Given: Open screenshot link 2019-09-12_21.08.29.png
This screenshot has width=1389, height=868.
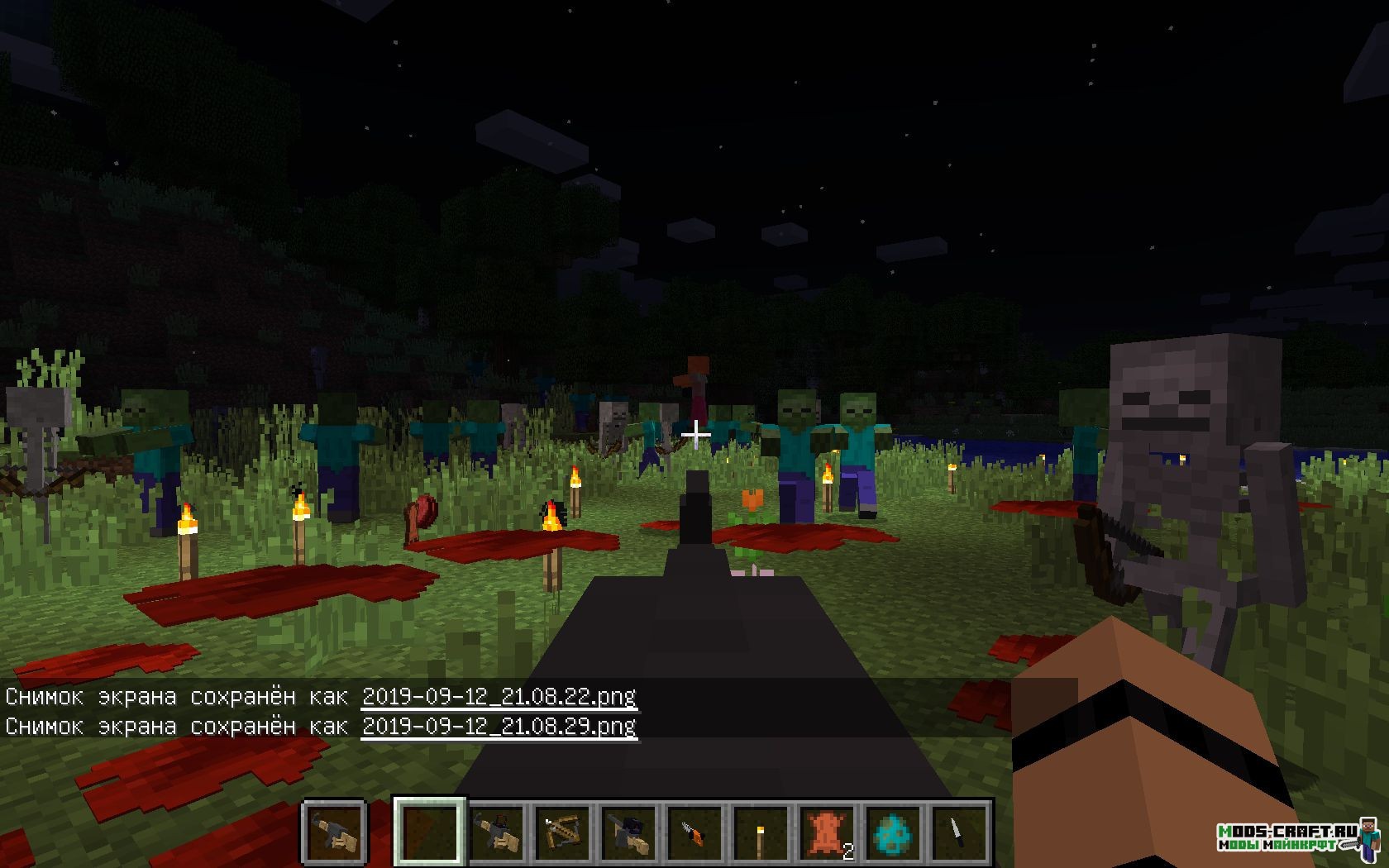Looking at the screenshot, I should pos(499,726).
